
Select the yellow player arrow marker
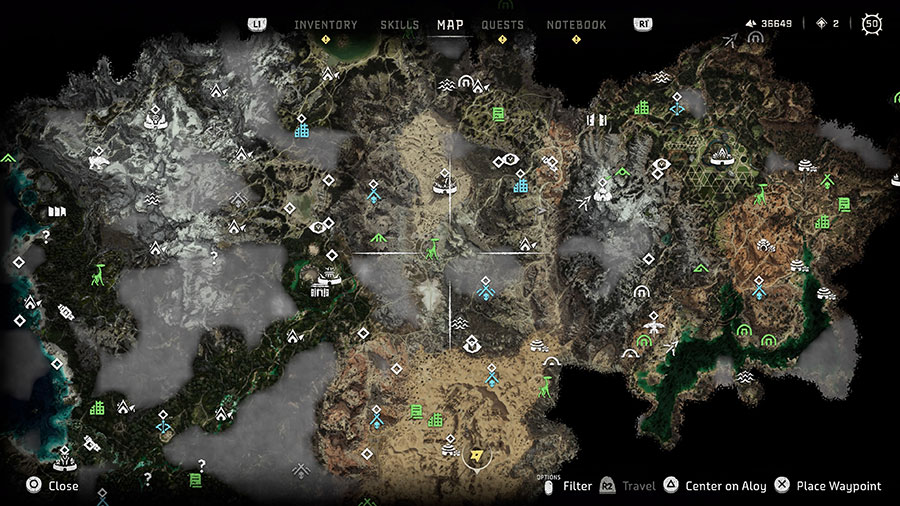(477, 455)
